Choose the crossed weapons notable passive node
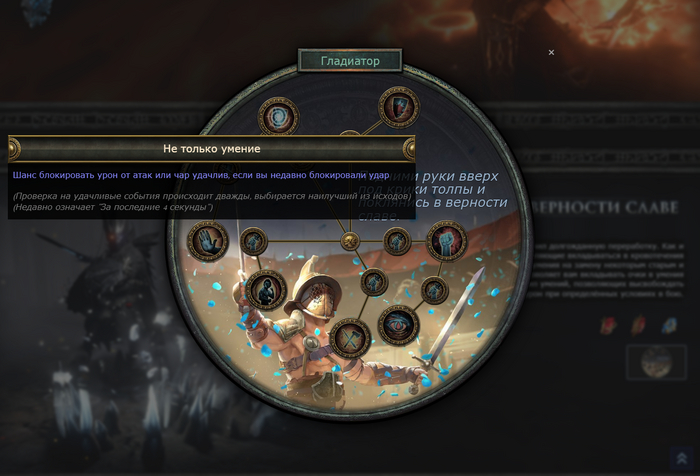This screenshot has width=700, height=476. tap(350, 338)
